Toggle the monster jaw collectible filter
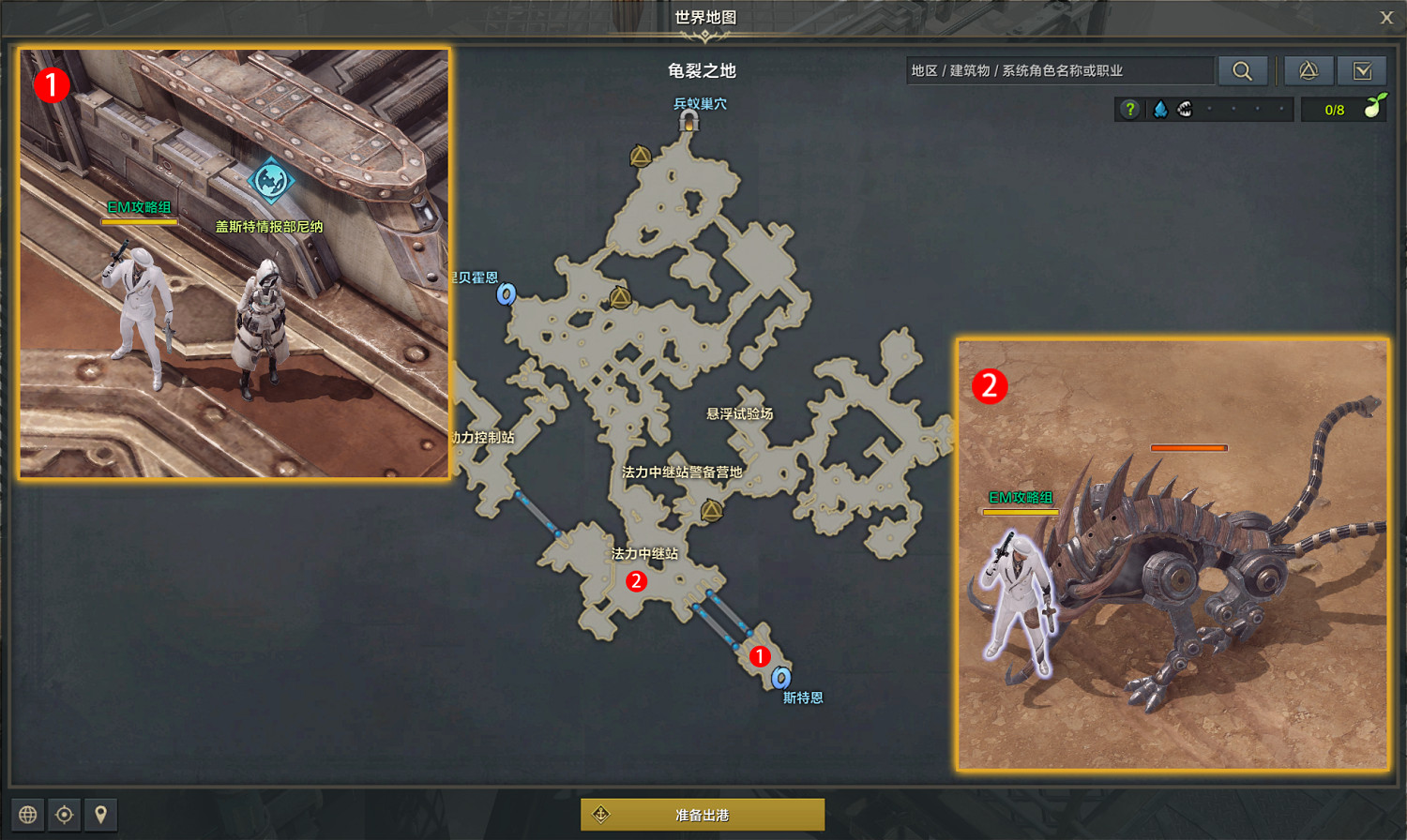The width and height of the screenshot is (1407, 840). coord(1185,109)
